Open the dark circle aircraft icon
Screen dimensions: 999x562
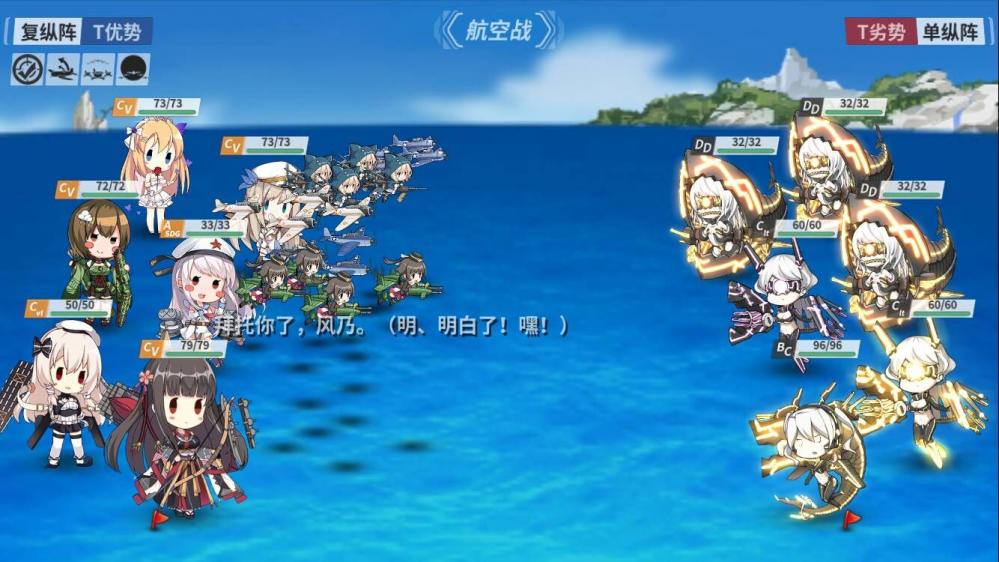pos(133,69)
